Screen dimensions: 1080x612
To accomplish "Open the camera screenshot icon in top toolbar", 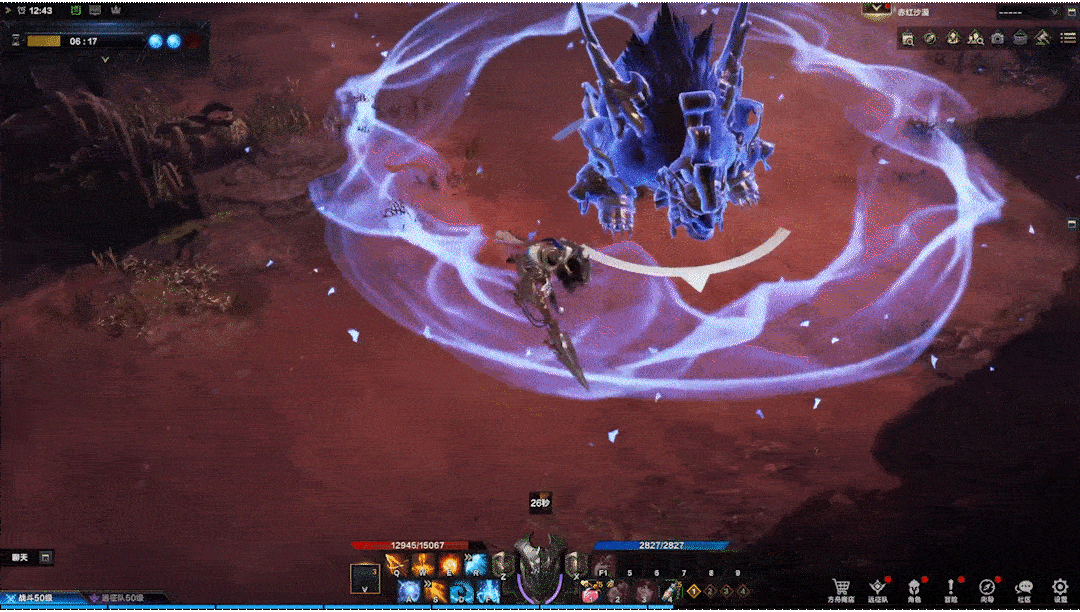I will 997,38.
